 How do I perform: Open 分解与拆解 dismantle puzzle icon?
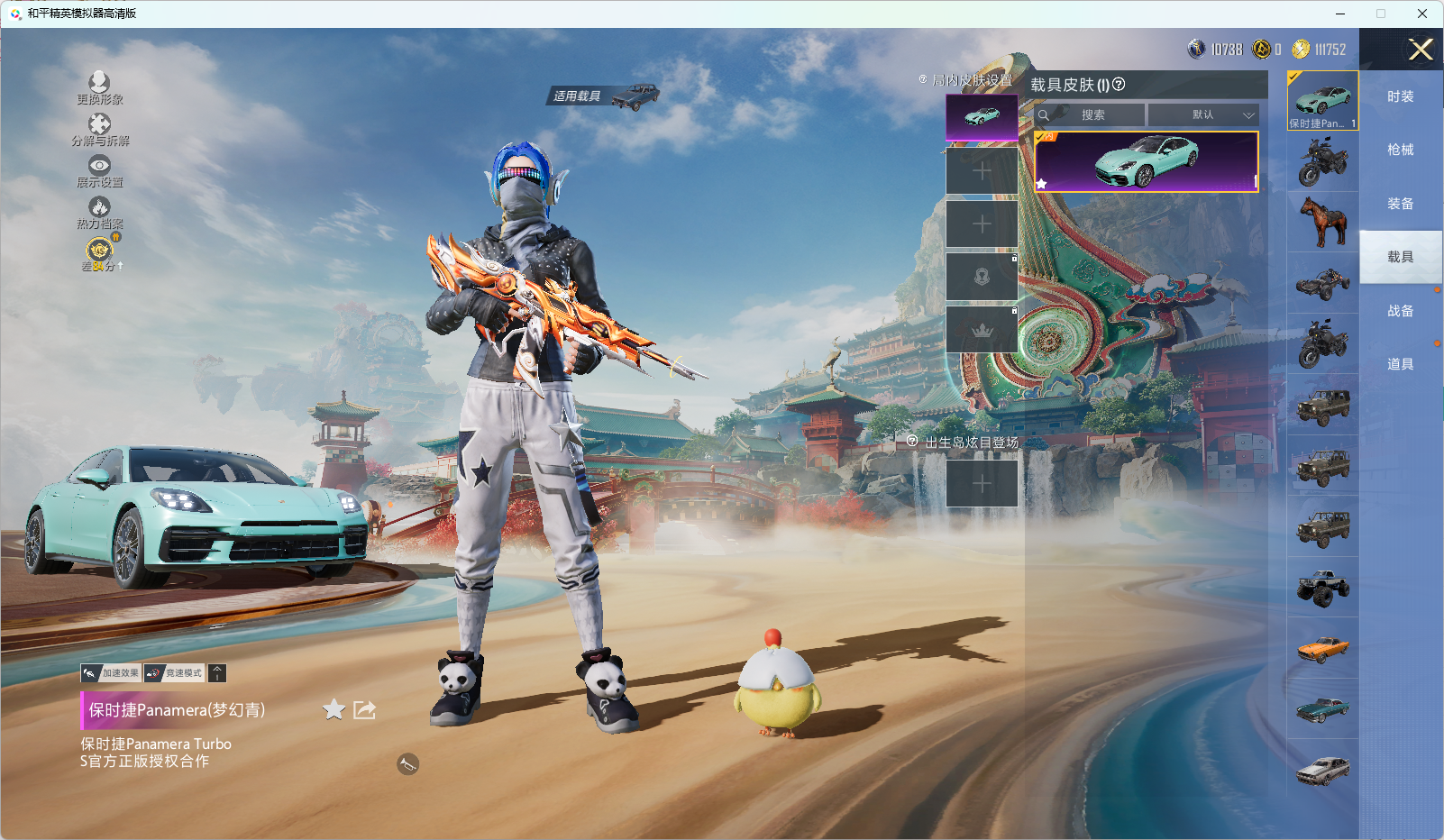(x=99, y=124)
